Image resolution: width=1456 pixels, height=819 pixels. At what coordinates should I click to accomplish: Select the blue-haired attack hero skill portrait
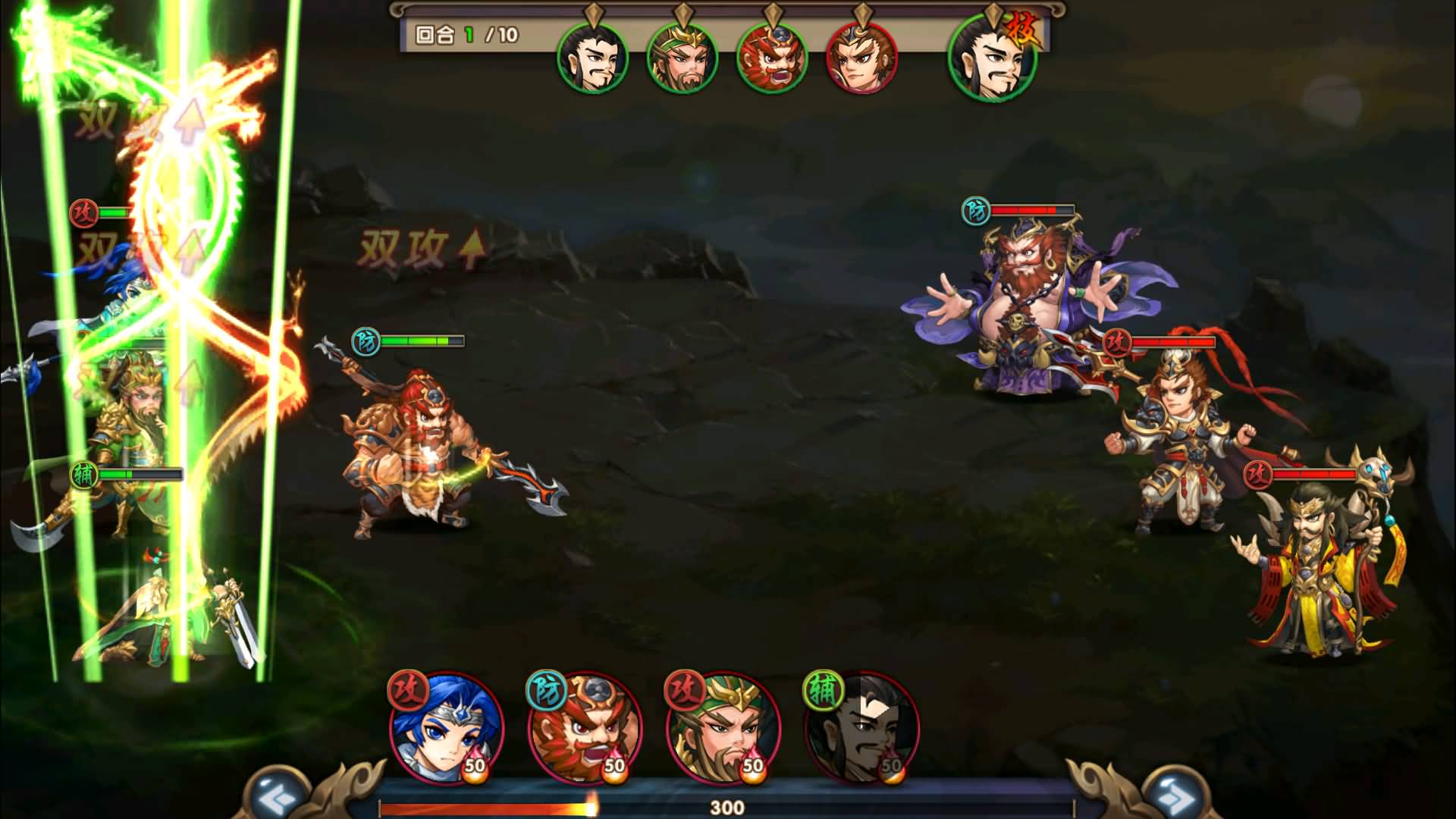click(x=447, y=728)
